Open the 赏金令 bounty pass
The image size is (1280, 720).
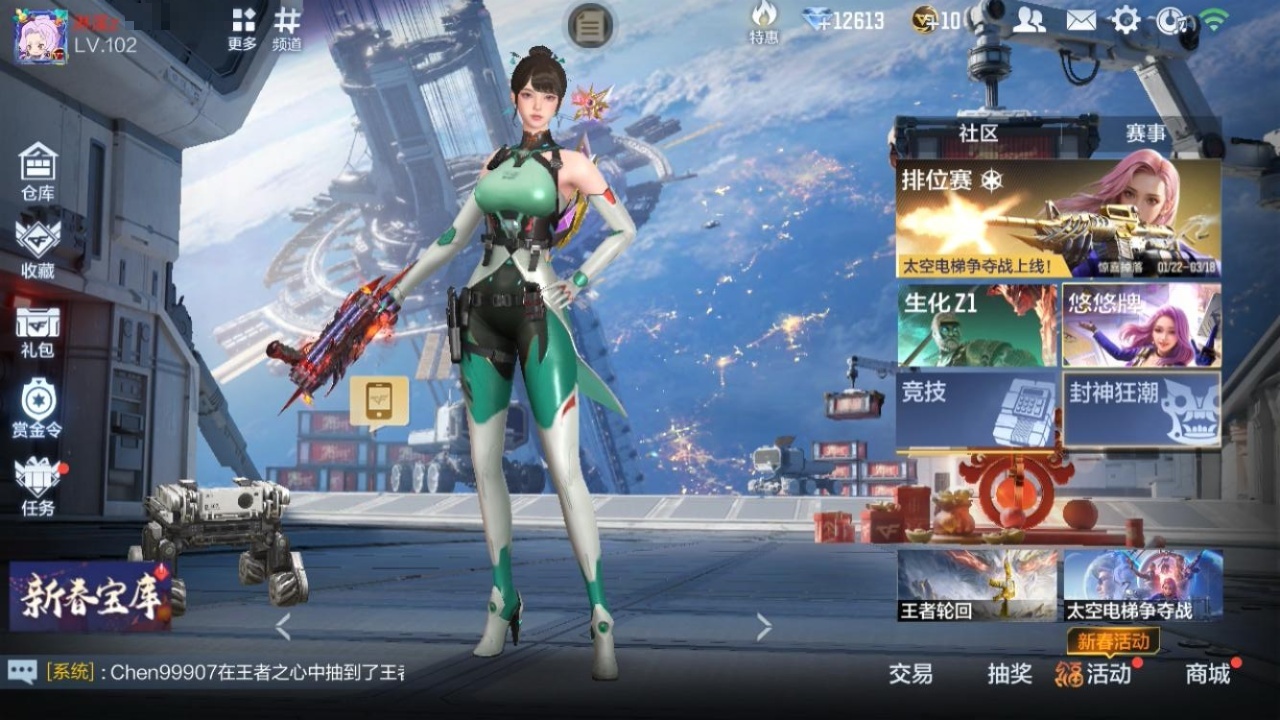pyautogui.click(x=38, y=409)
